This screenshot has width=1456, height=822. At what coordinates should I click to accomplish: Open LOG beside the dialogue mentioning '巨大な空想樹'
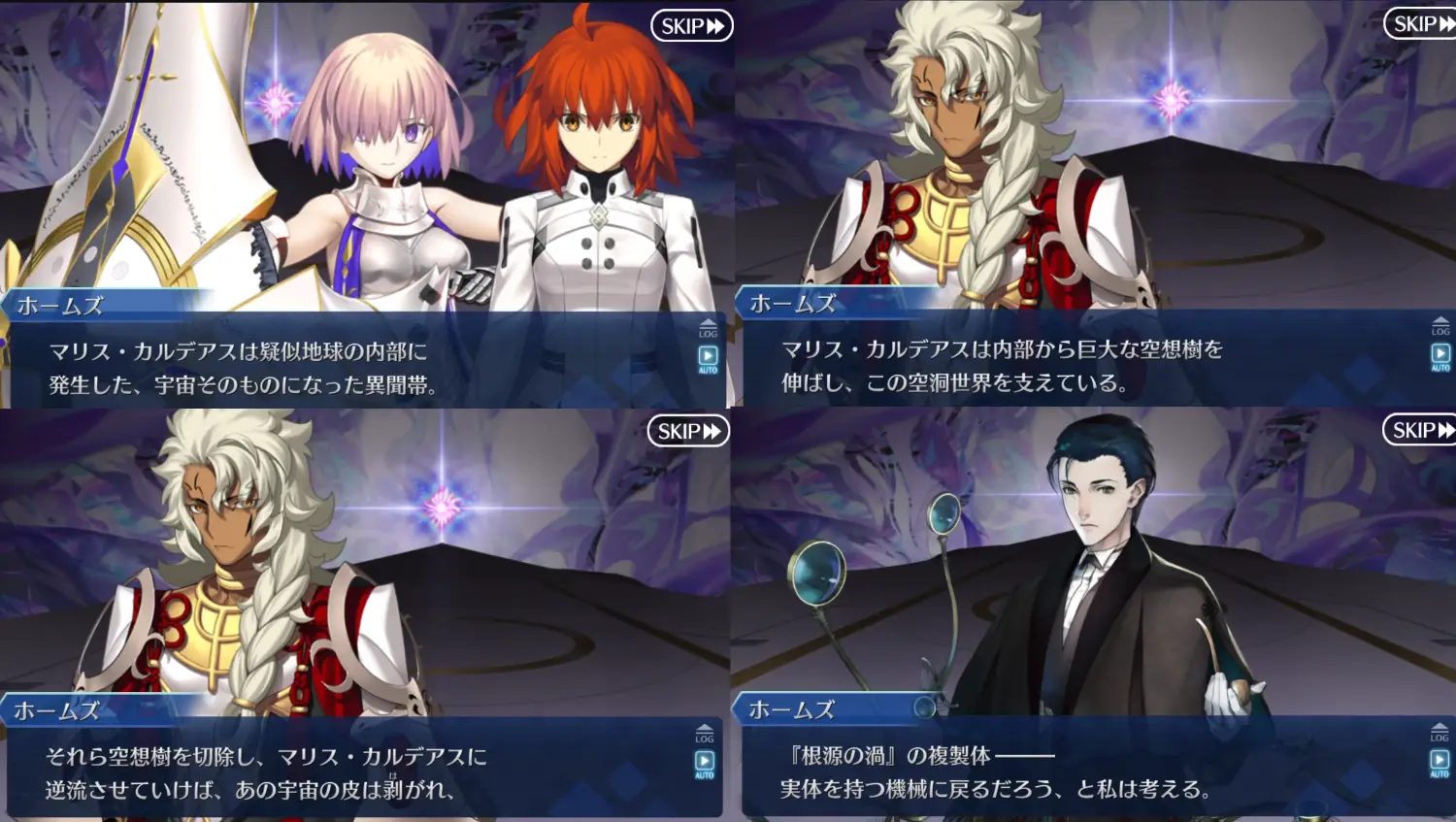coord(1440,326)
